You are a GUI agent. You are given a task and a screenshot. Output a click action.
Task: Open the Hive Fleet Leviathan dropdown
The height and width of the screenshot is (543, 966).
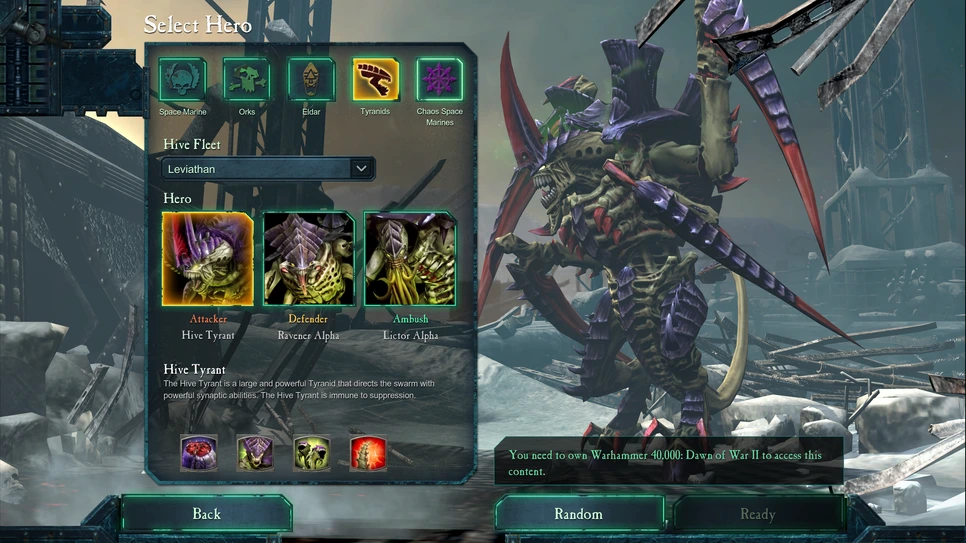pos(268,169)
